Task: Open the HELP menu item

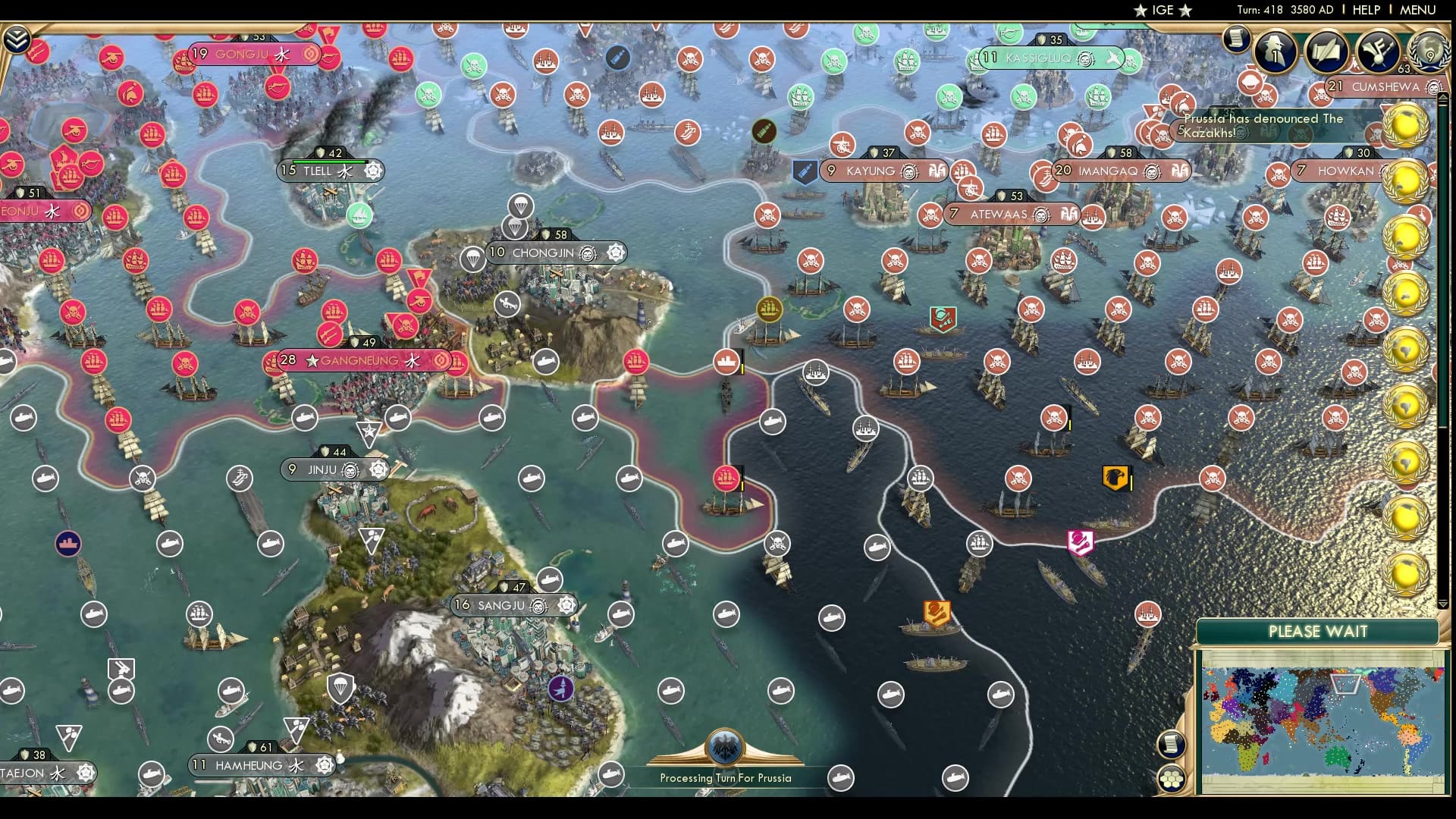Action: point(1366,10)
